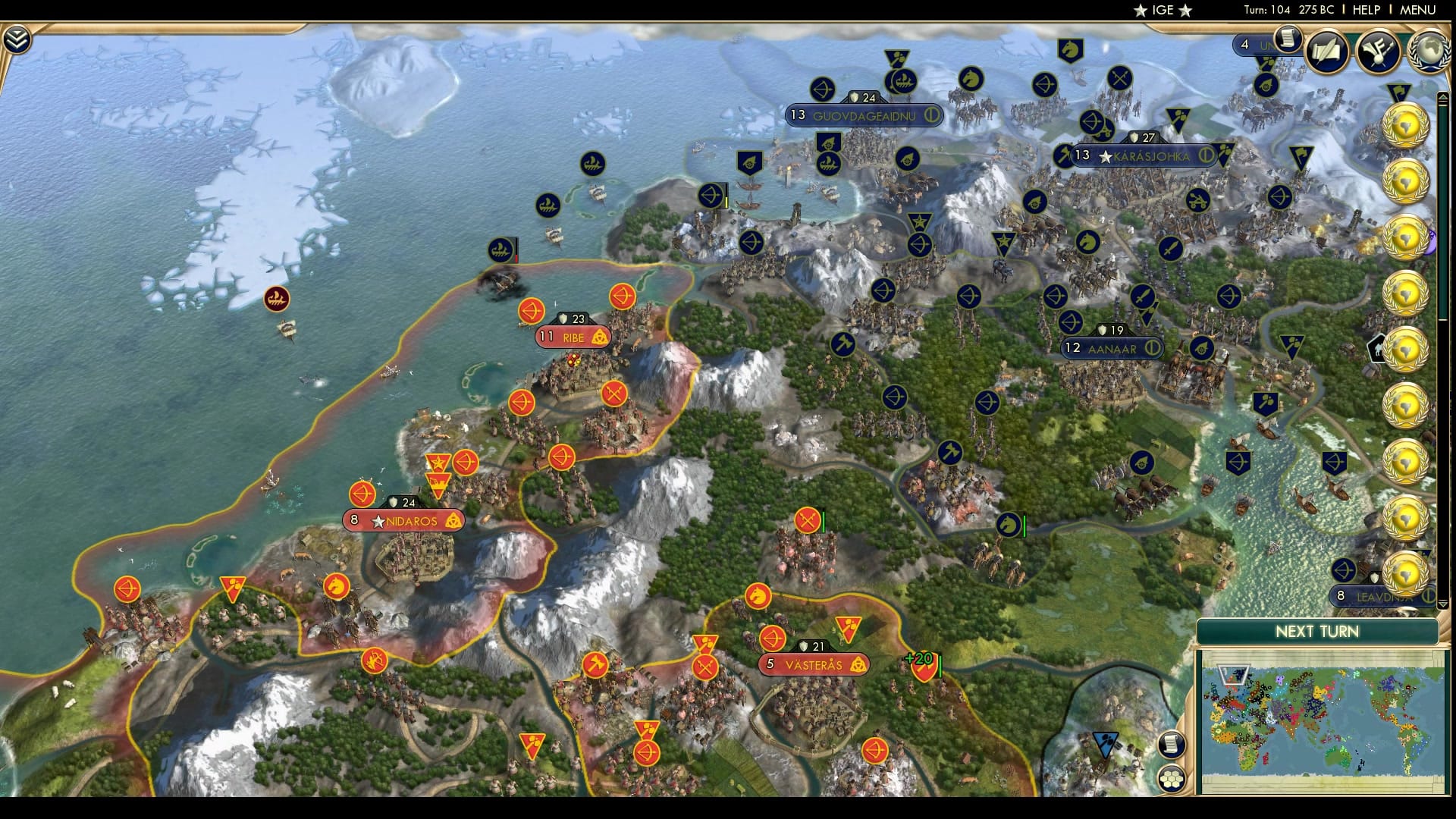Screen dimensions: 1456x819
Task: Toggle Strategic View with the hexagon icon
Action: point(1172,780)
